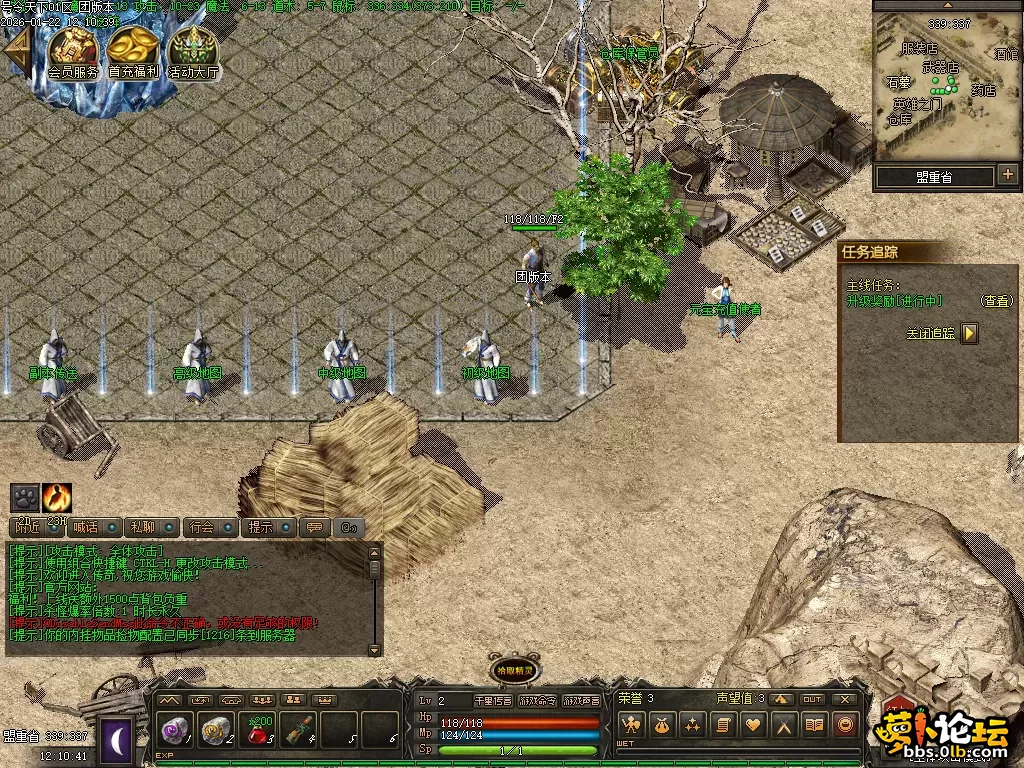
Task: Open the heart icon in the bottom menu
Action: point(753,725)
